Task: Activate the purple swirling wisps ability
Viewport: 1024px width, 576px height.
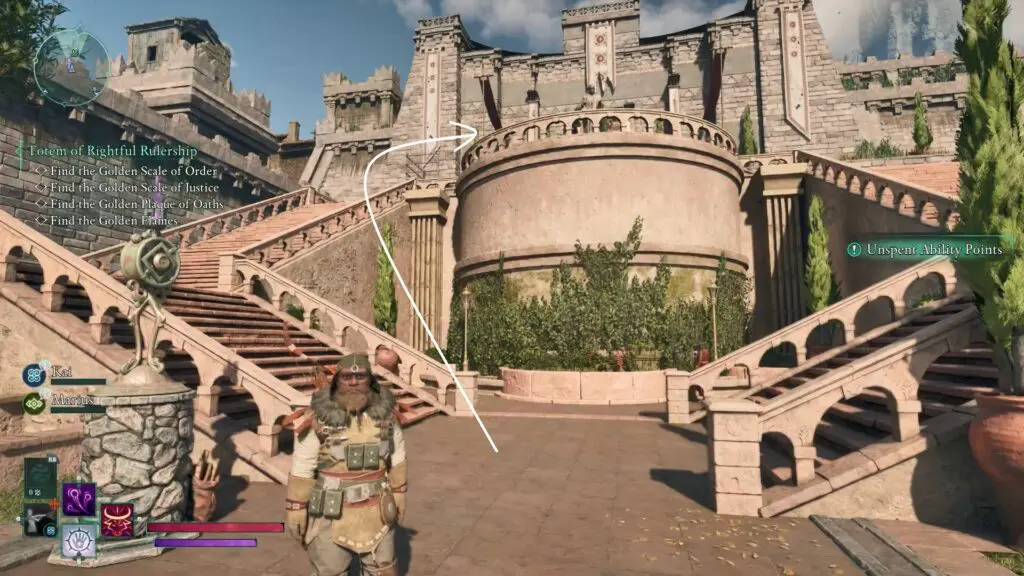Action: click(x=79, y=499)
